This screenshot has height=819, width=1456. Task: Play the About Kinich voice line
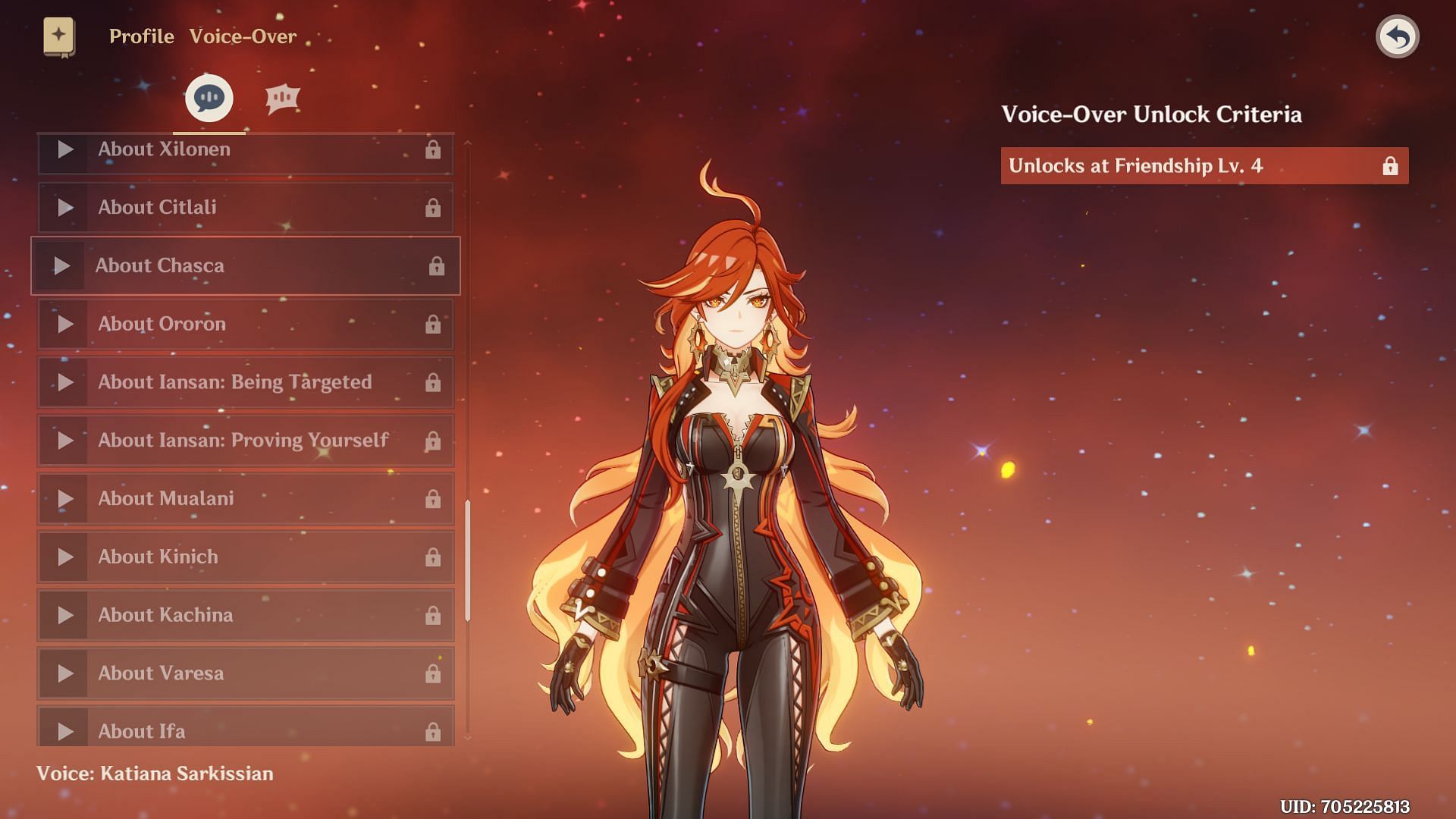(64, 557)
